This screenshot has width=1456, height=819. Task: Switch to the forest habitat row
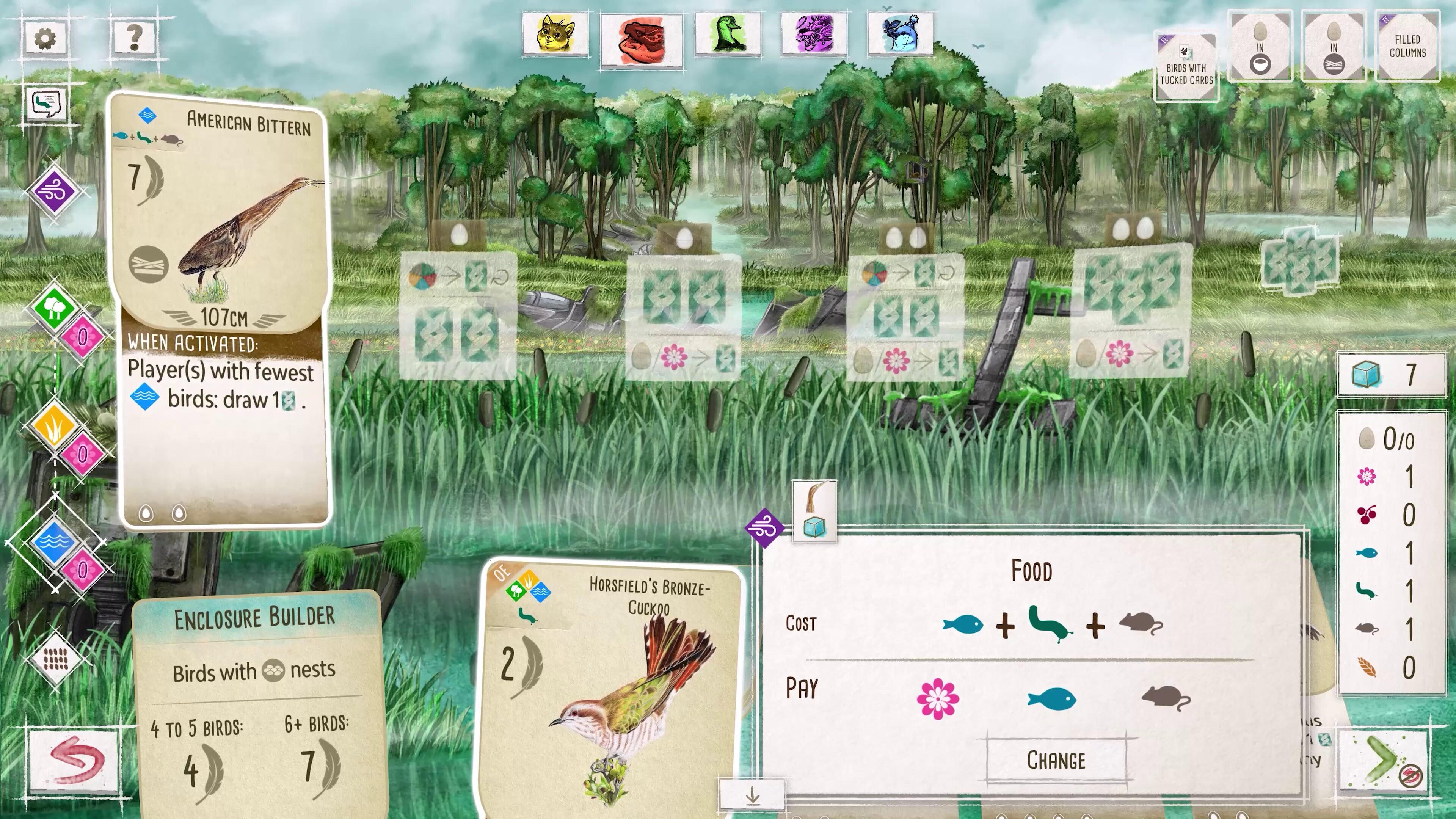click(54, 308)
